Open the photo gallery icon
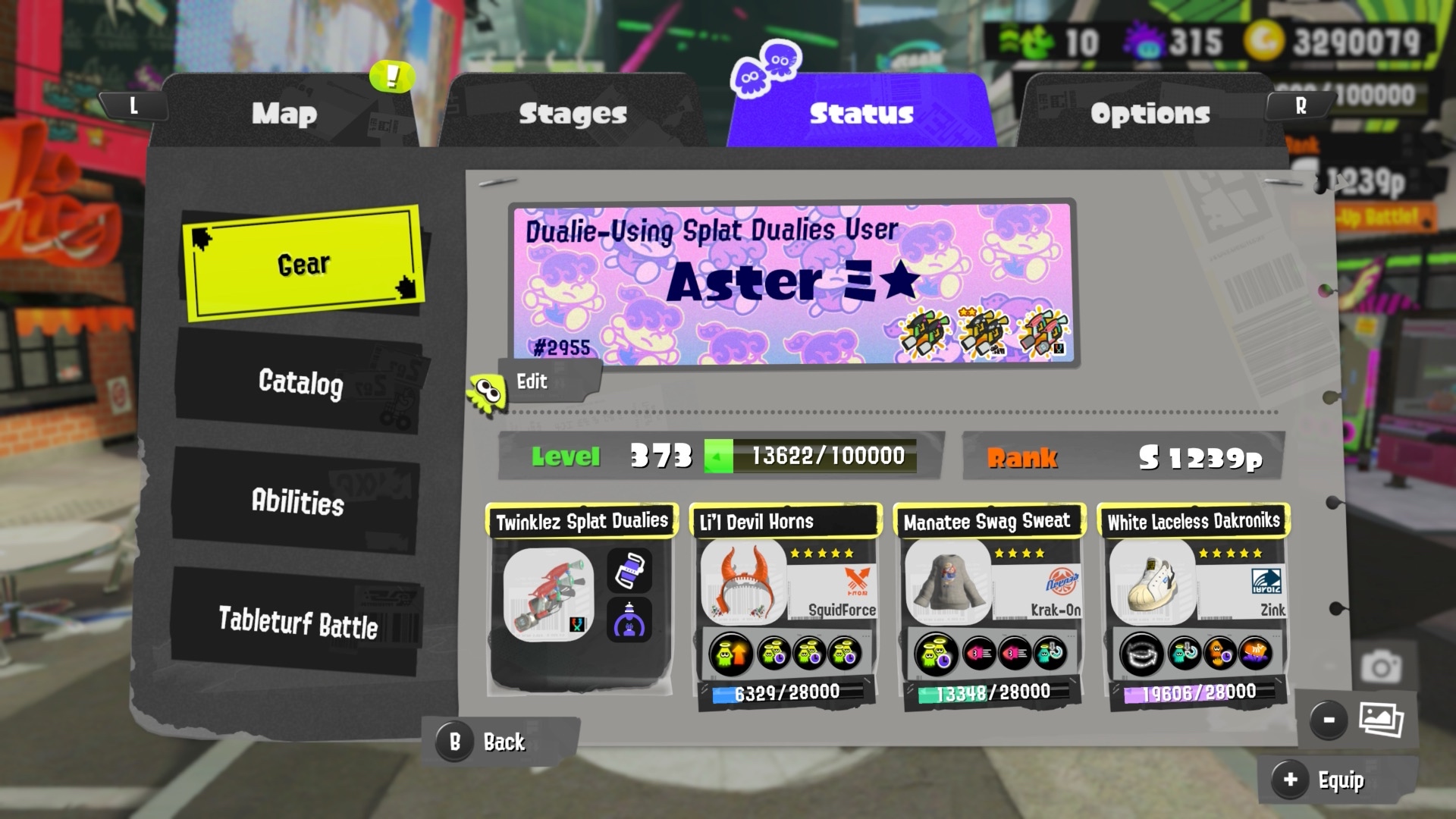Screen dimensions: 1456x819 coord(1380,719)
